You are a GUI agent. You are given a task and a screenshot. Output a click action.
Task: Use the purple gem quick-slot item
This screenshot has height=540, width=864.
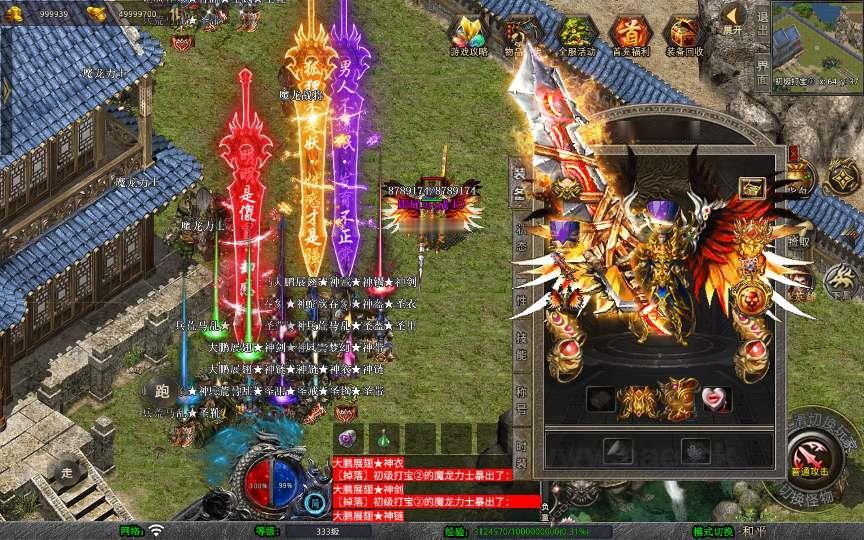[348, 438]
